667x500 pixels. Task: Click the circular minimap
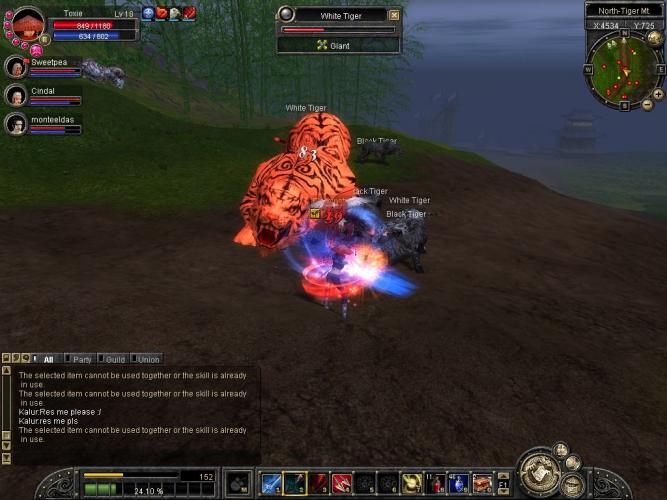624,68
